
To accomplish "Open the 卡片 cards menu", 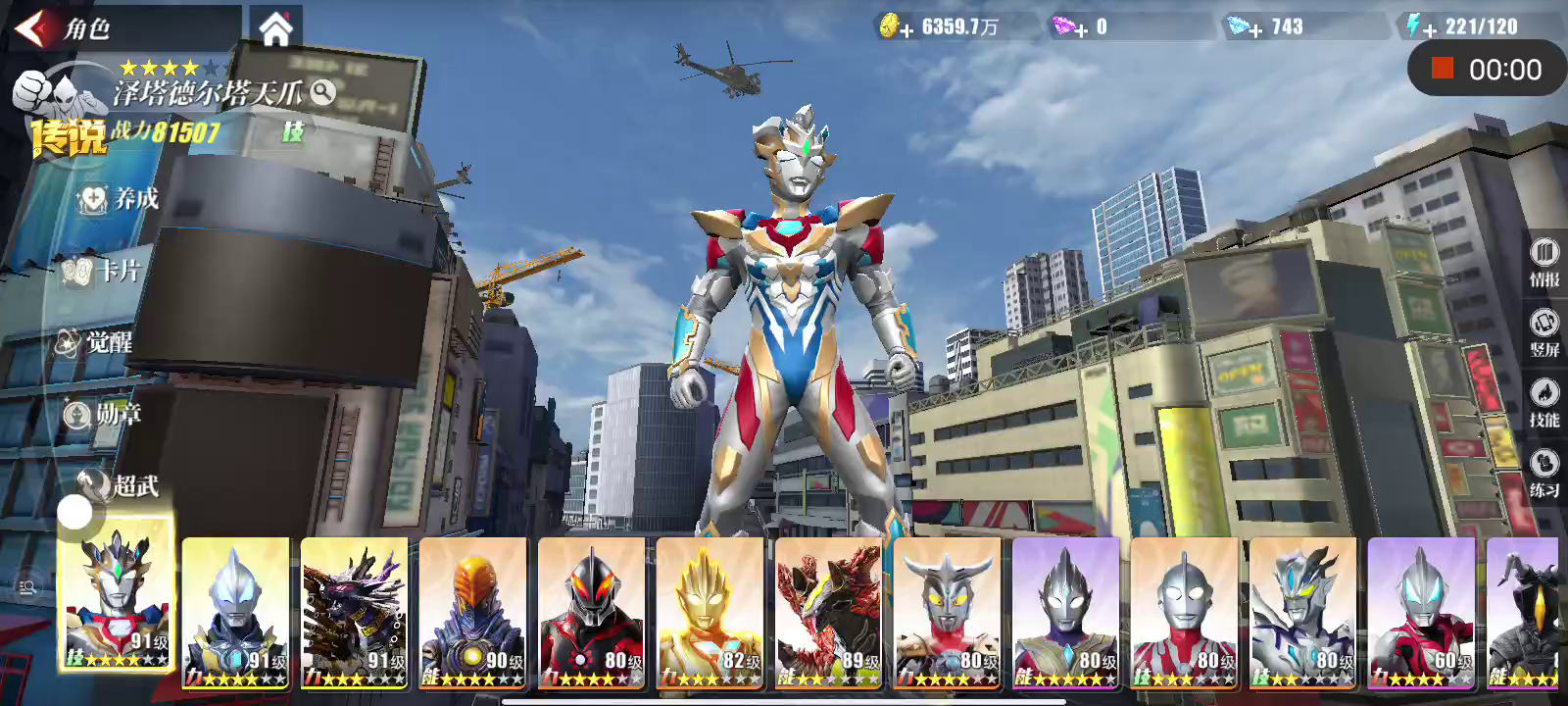I will tap(102, 271).
